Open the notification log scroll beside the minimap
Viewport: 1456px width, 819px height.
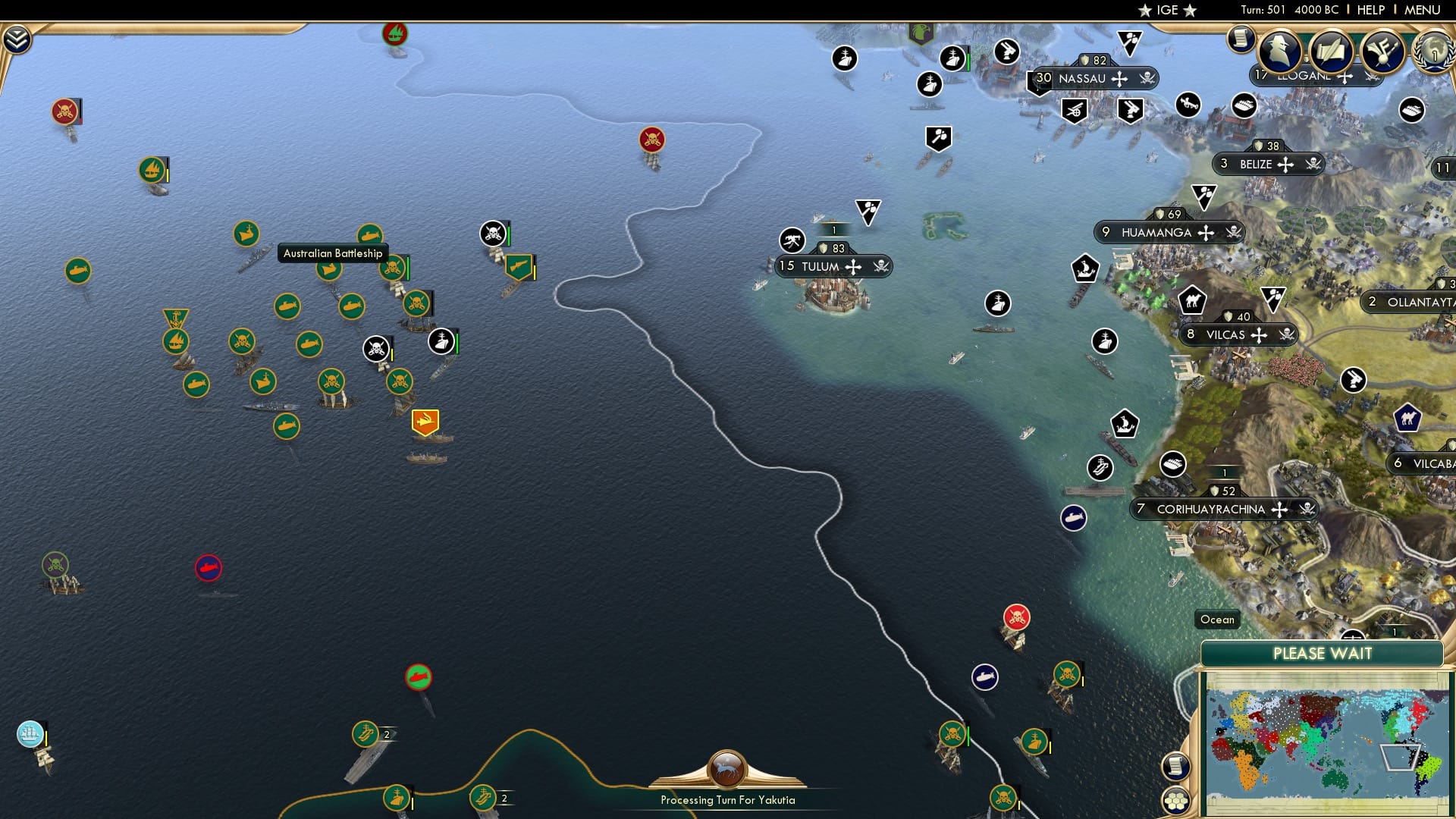[1175, 765]
